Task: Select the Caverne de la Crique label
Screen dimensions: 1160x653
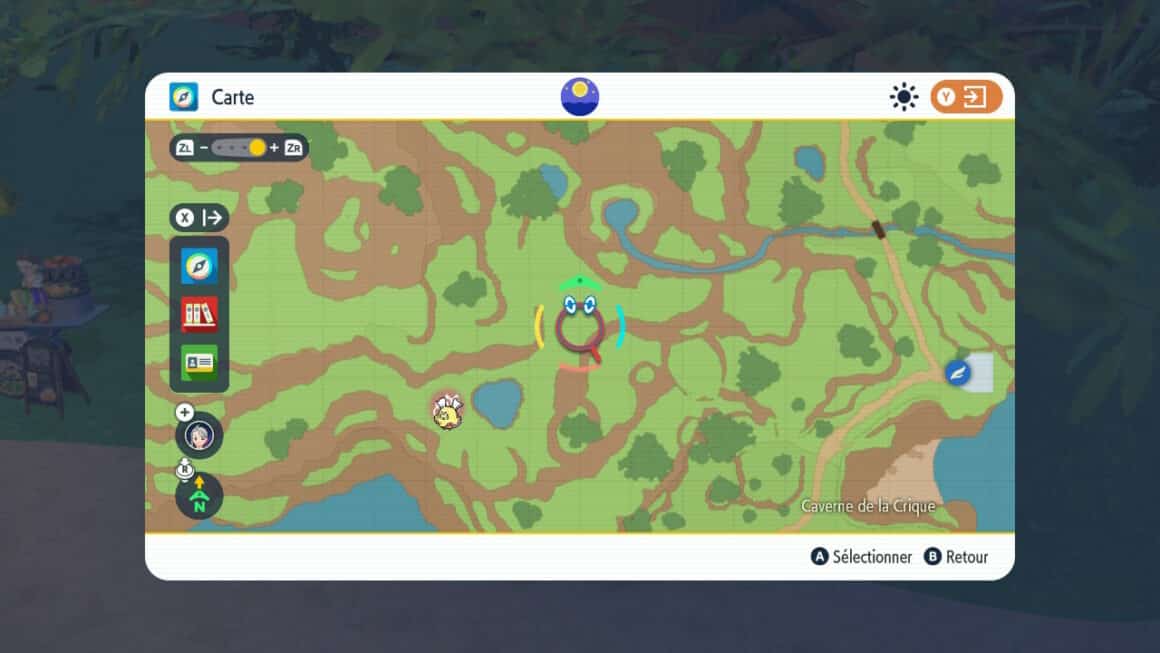Action: click(x=868, y=507)
